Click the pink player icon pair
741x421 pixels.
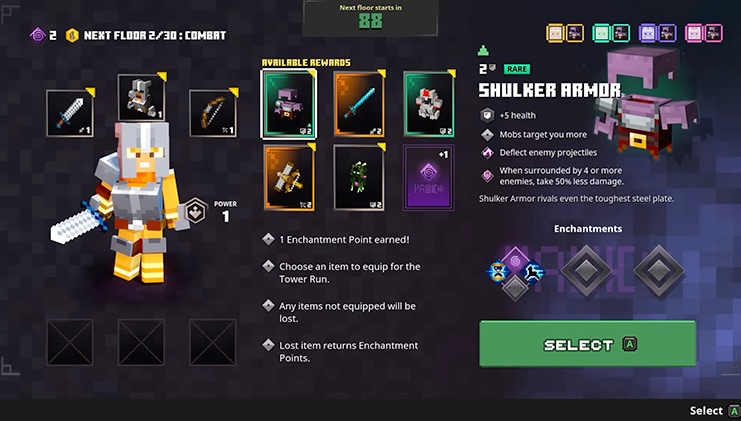click(703, 33)
